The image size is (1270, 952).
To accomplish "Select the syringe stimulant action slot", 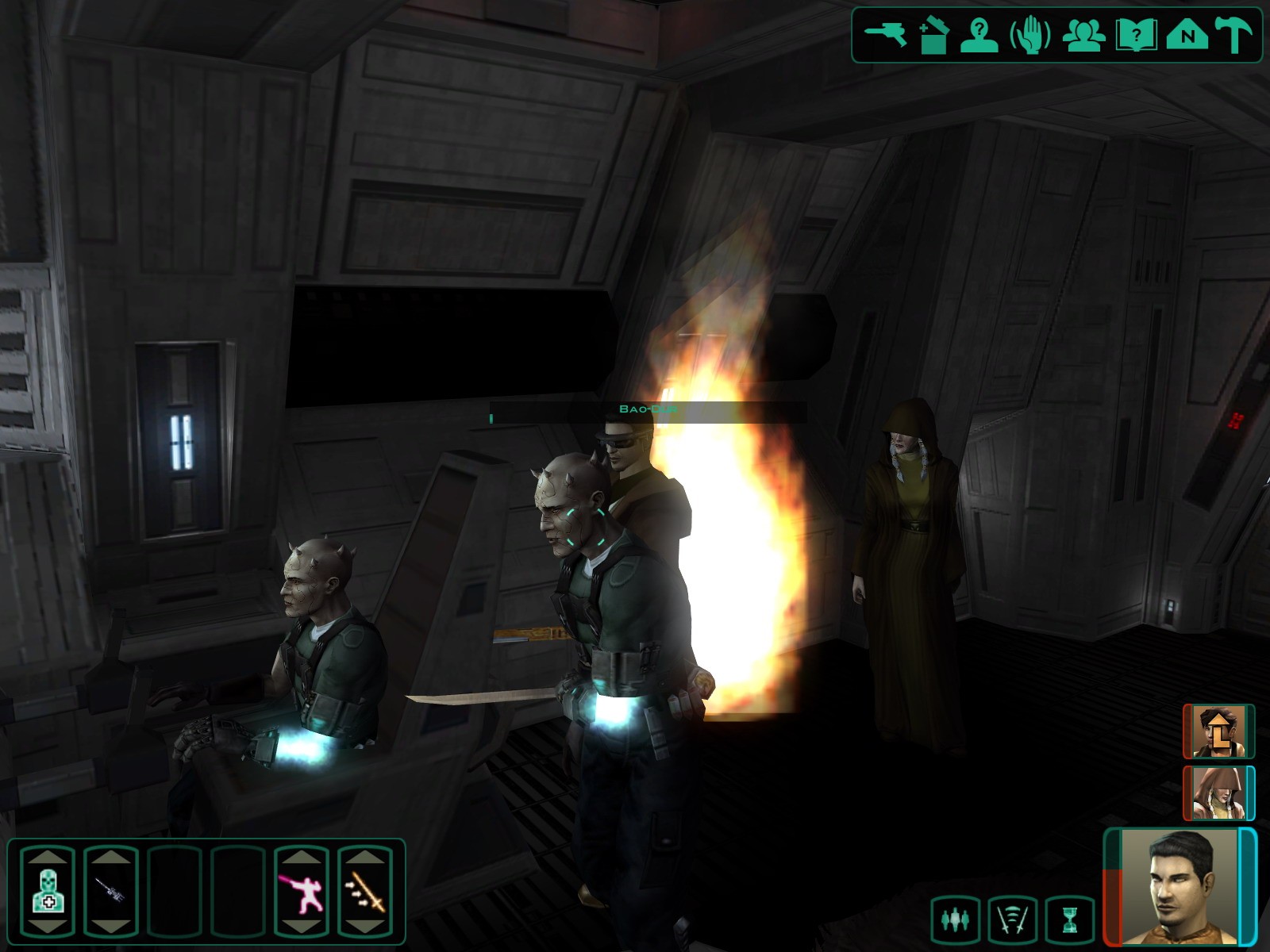I will 111,892.
